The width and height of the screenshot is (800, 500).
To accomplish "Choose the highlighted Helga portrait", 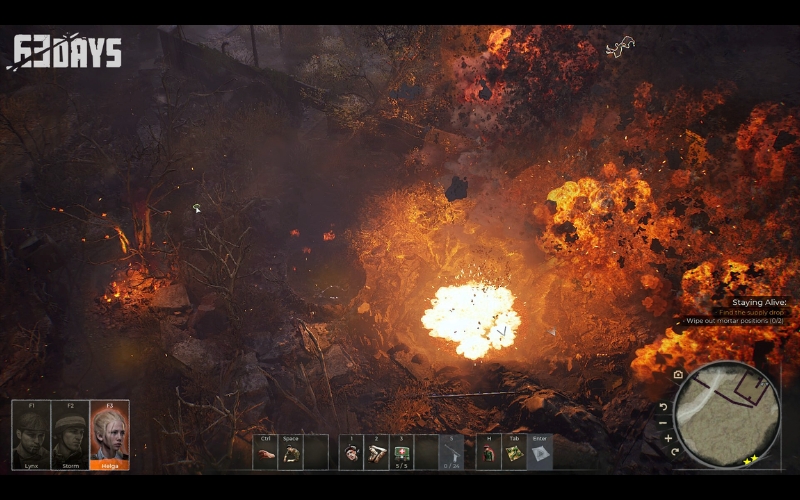I will 109,436.
